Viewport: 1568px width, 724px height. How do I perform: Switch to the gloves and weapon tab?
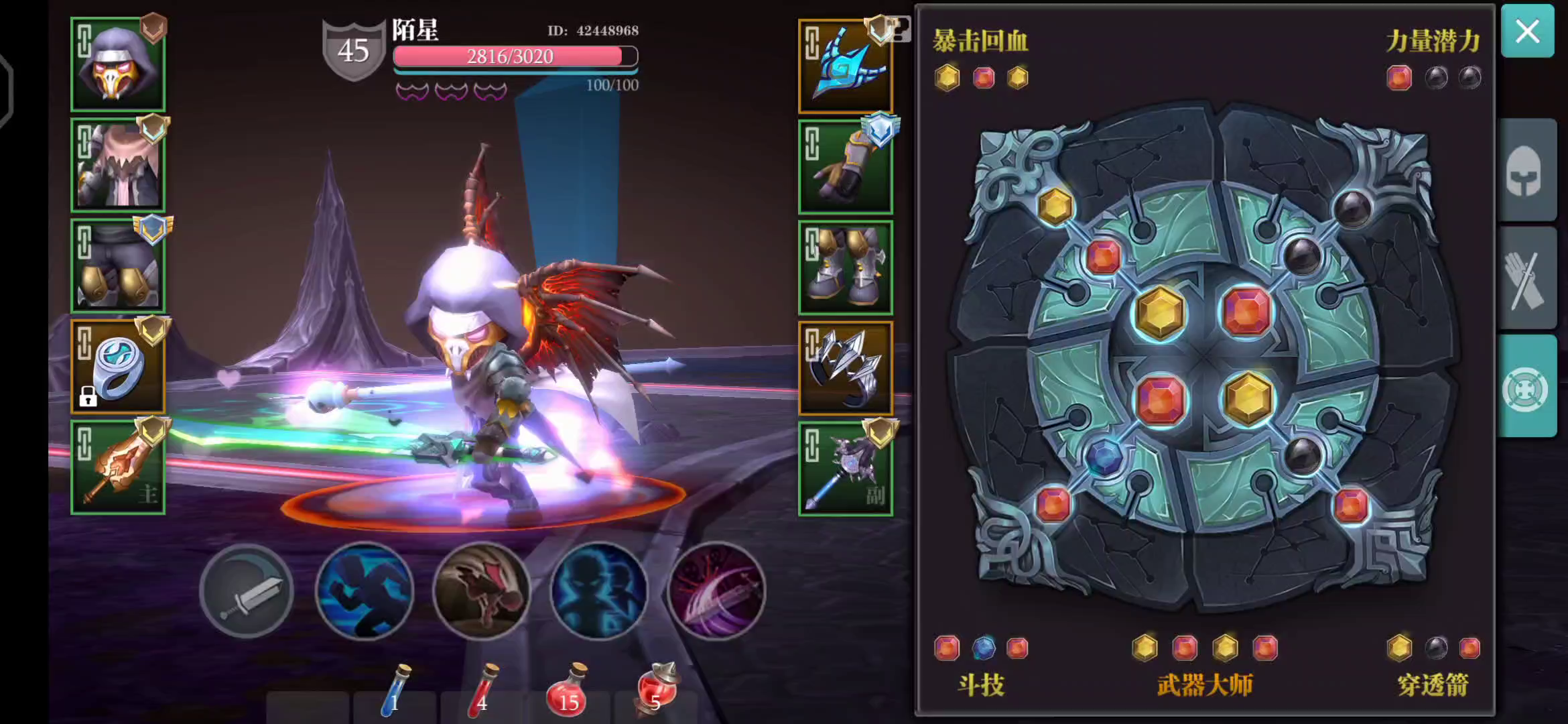[x=1528, y=278]
